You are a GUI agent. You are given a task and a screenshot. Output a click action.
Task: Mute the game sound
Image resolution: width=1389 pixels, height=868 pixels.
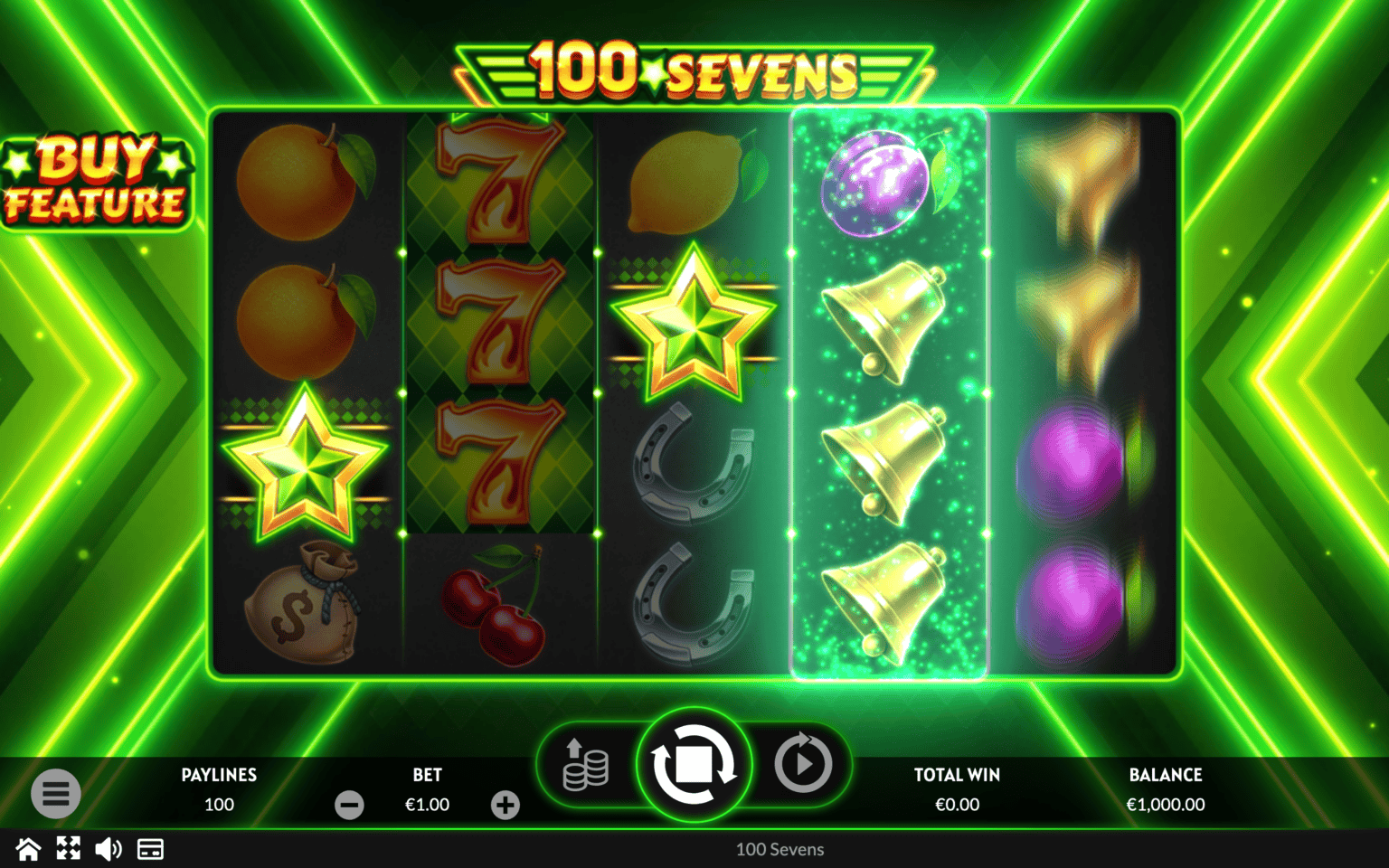[x=109, y=849]
